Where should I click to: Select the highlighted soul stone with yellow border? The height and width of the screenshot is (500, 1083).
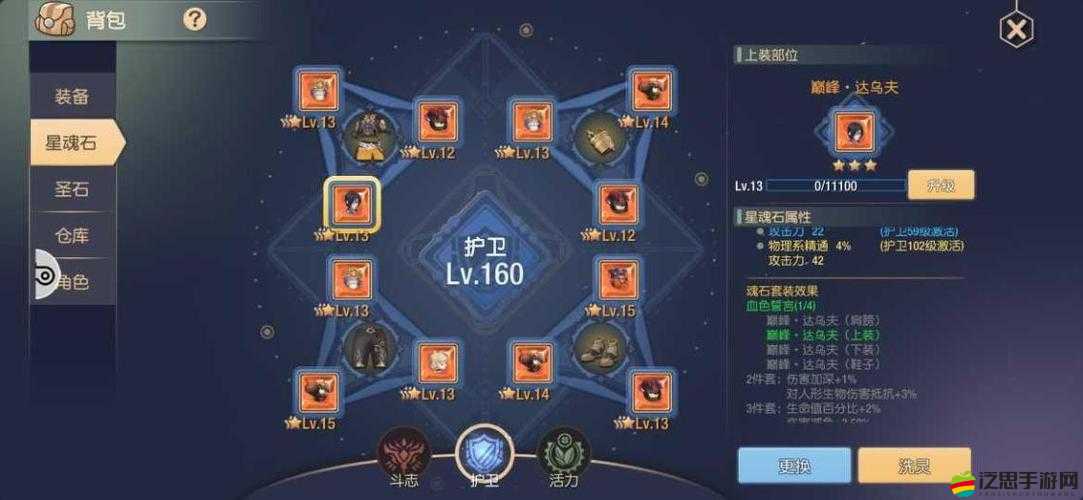[352, 204]
